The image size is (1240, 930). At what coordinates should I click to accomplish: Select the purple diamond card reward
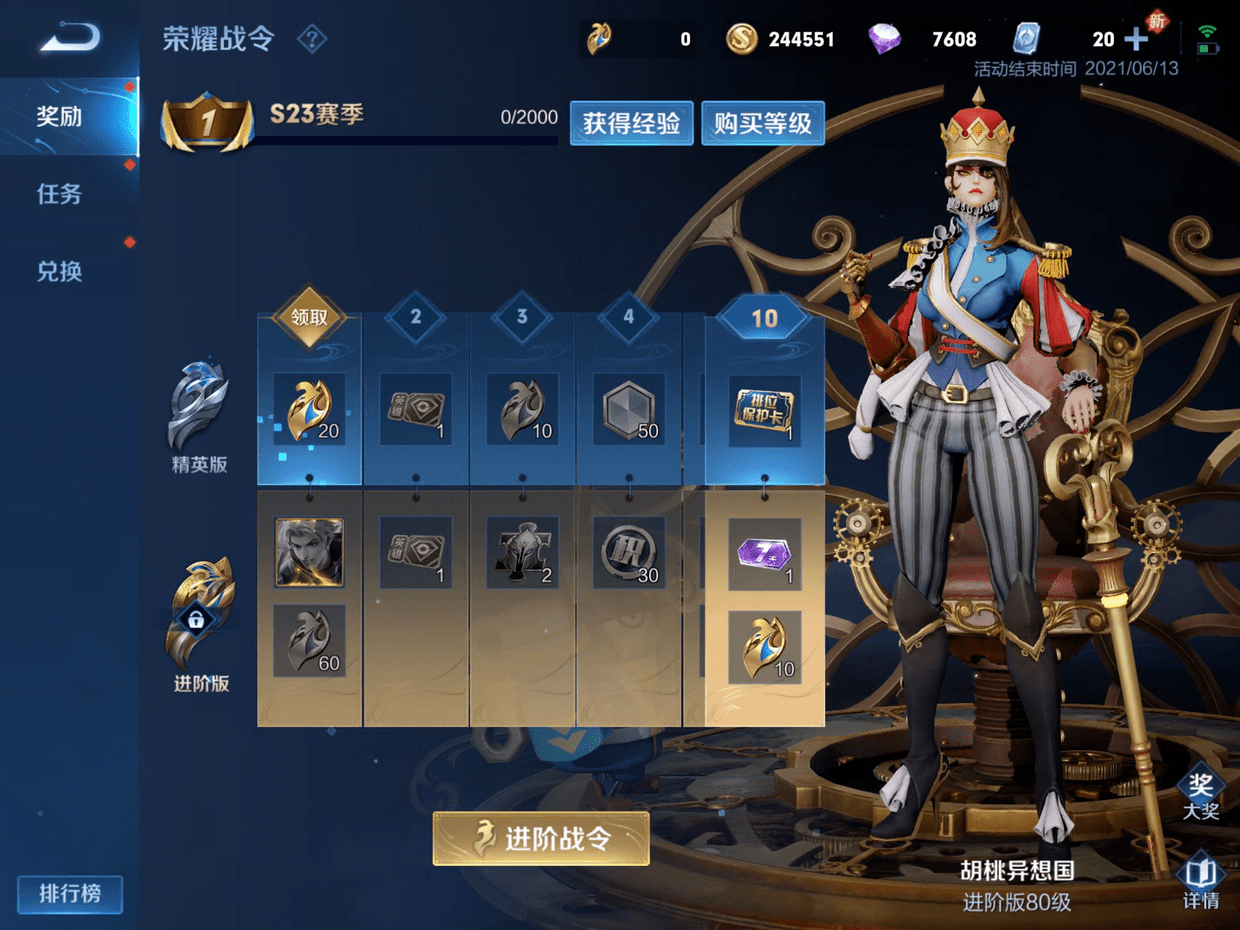(x=764, y=554)
